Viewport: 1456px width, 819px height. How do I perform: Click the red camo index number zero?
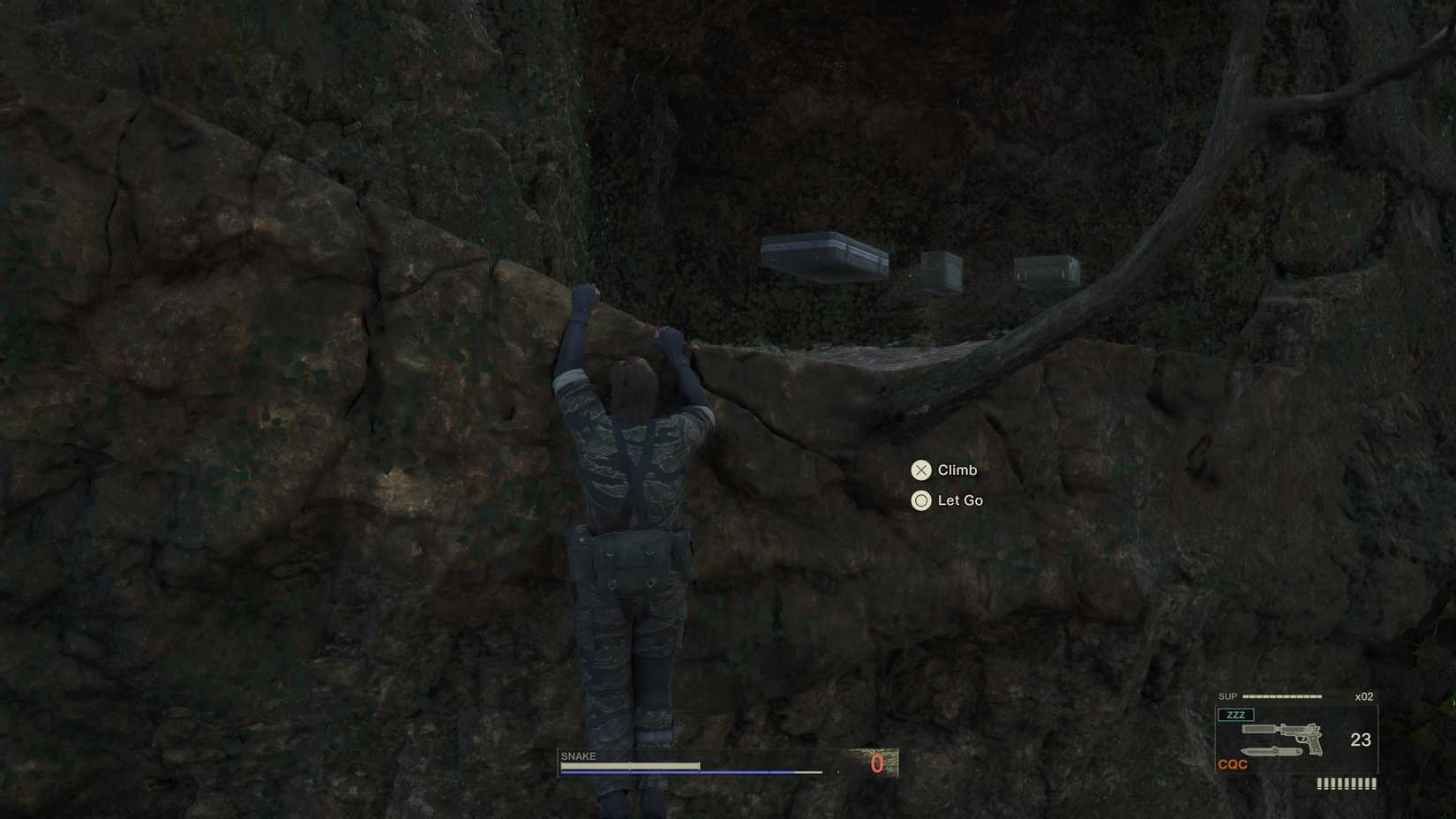click(876, 764)
